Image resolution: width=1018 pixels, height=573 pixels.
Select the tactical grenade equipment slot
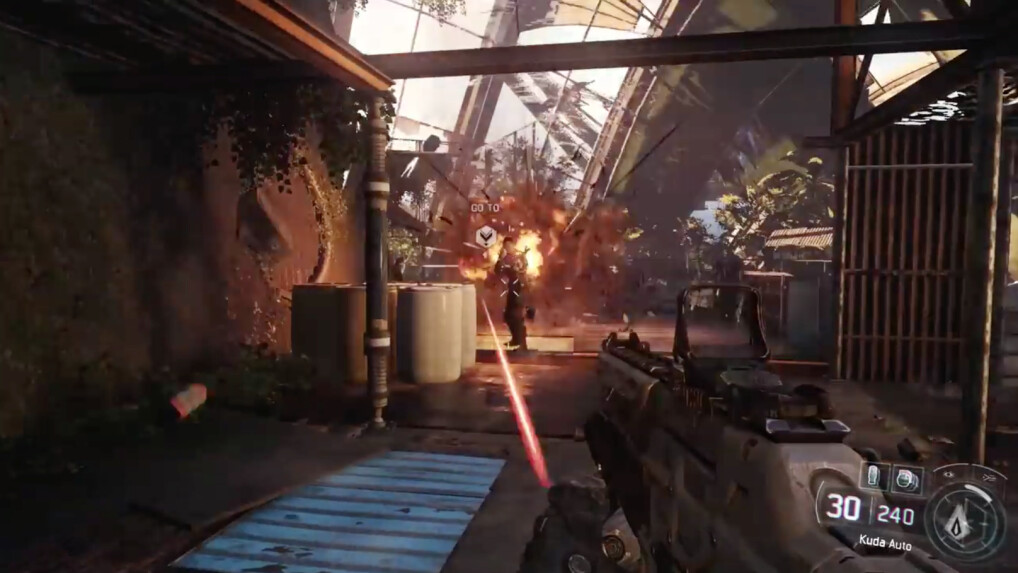click(906, 479)
